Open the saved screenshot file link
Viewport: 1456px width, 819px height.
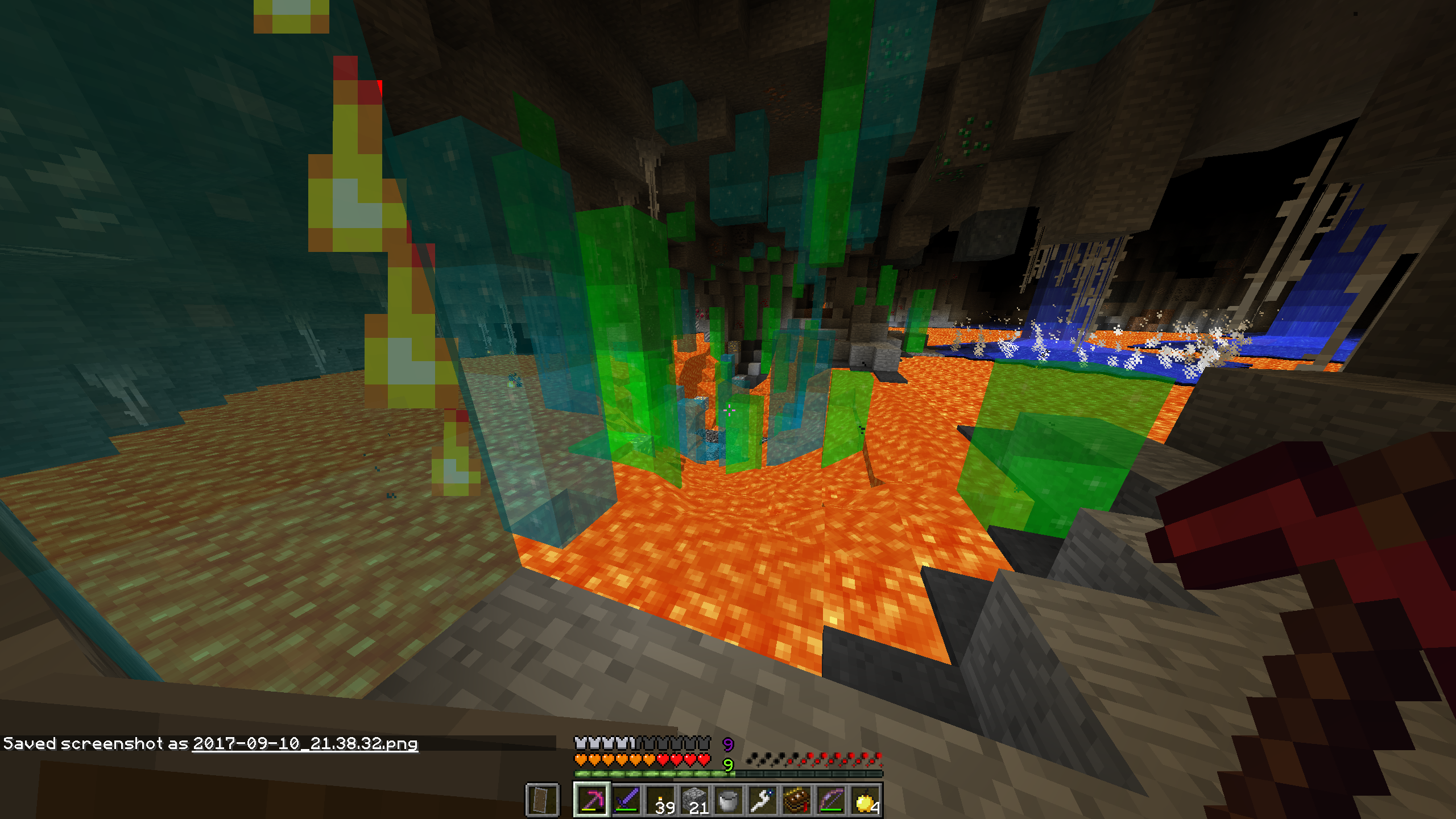pos(305,744)
